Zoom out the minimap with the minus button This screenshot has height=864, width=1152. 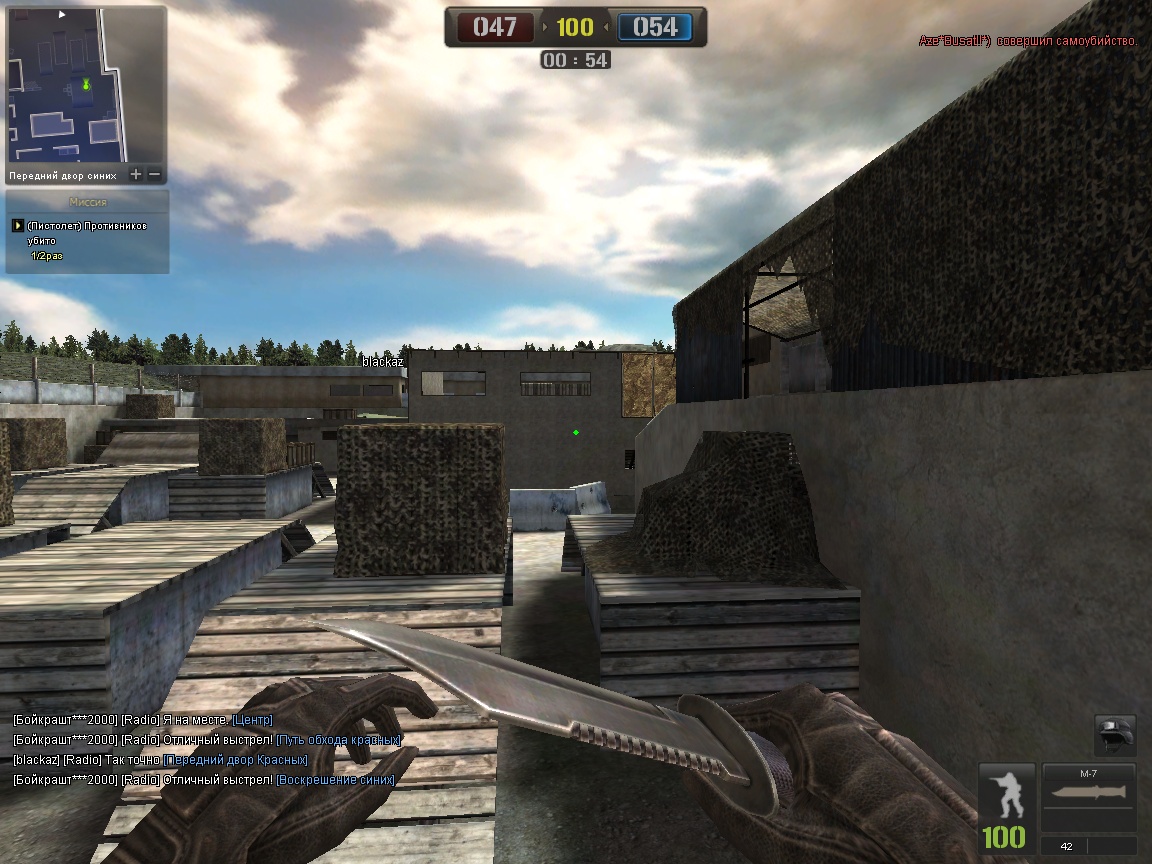pos(155,175)
